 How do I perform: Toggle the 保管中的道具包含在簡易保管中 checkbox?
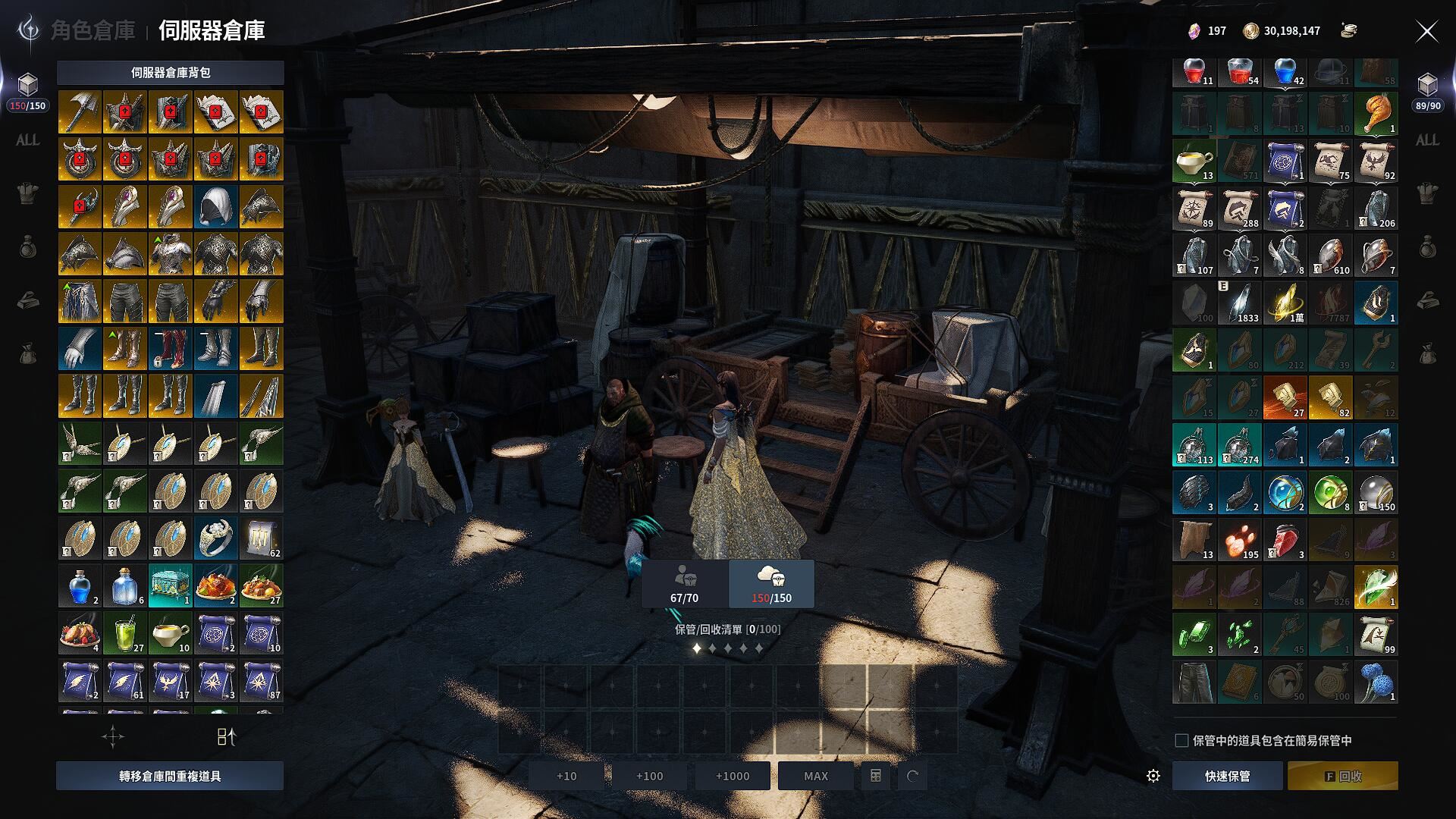1181,740
